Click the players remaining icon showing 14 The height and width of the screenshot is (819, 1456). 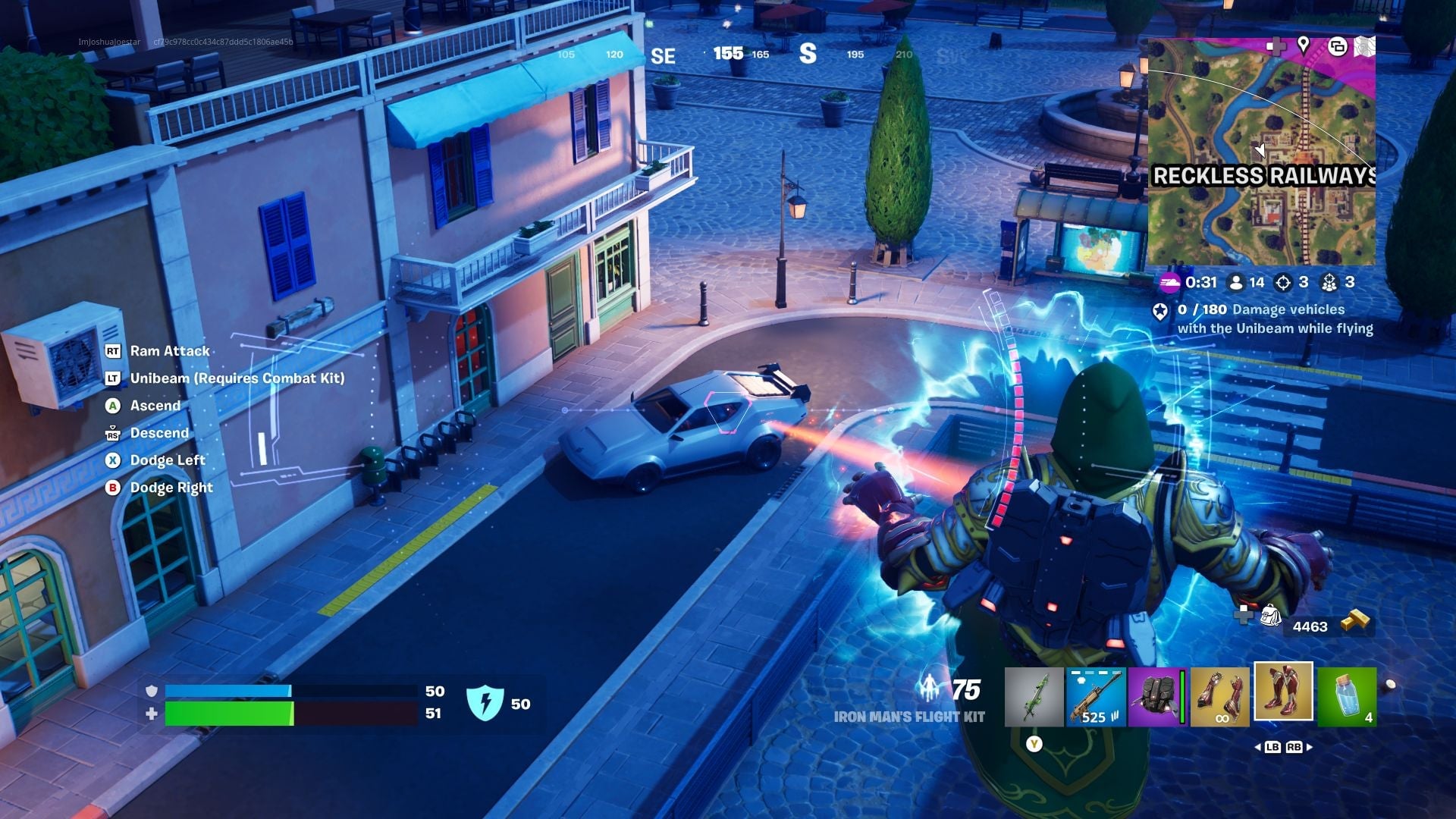tap(1235, 282)
